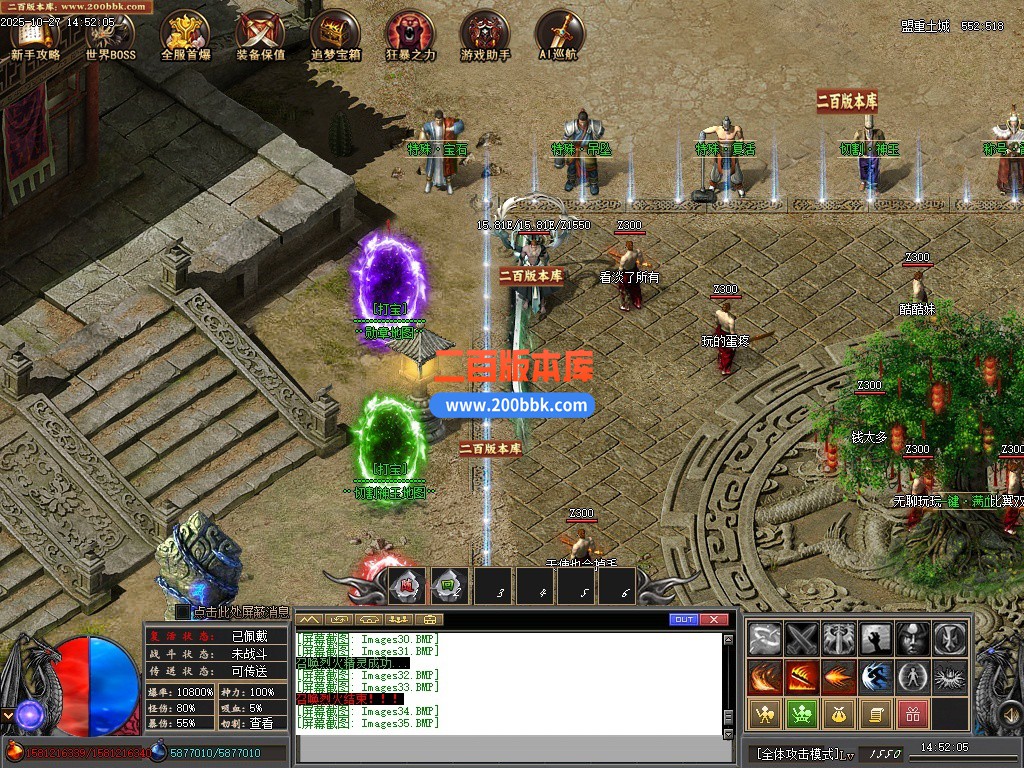Screen dimensions: 1024x768
Task: Activate the blue running figure skill
Action: click(x=876, y=676)
